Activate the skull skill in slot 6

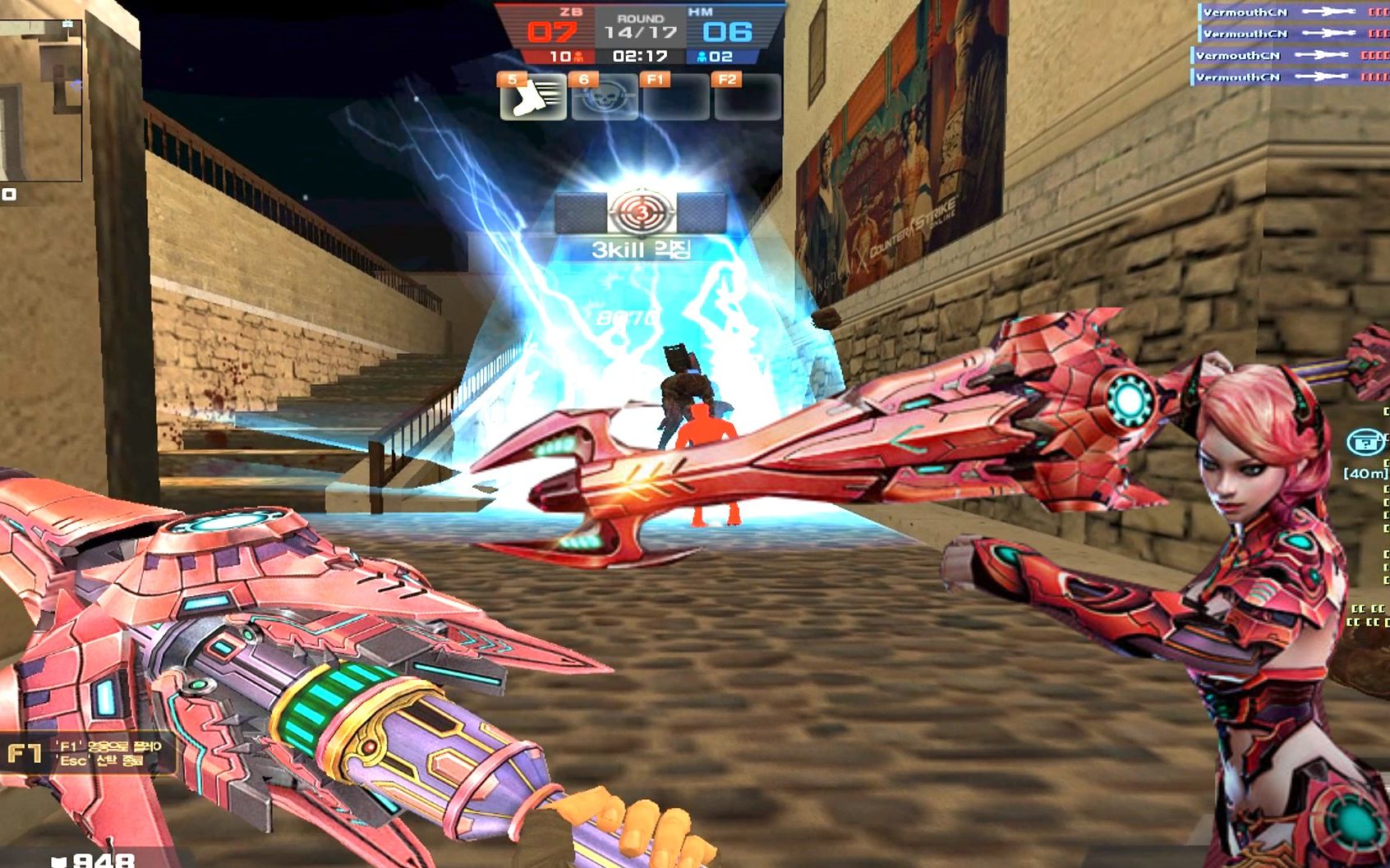click(604, 98)
